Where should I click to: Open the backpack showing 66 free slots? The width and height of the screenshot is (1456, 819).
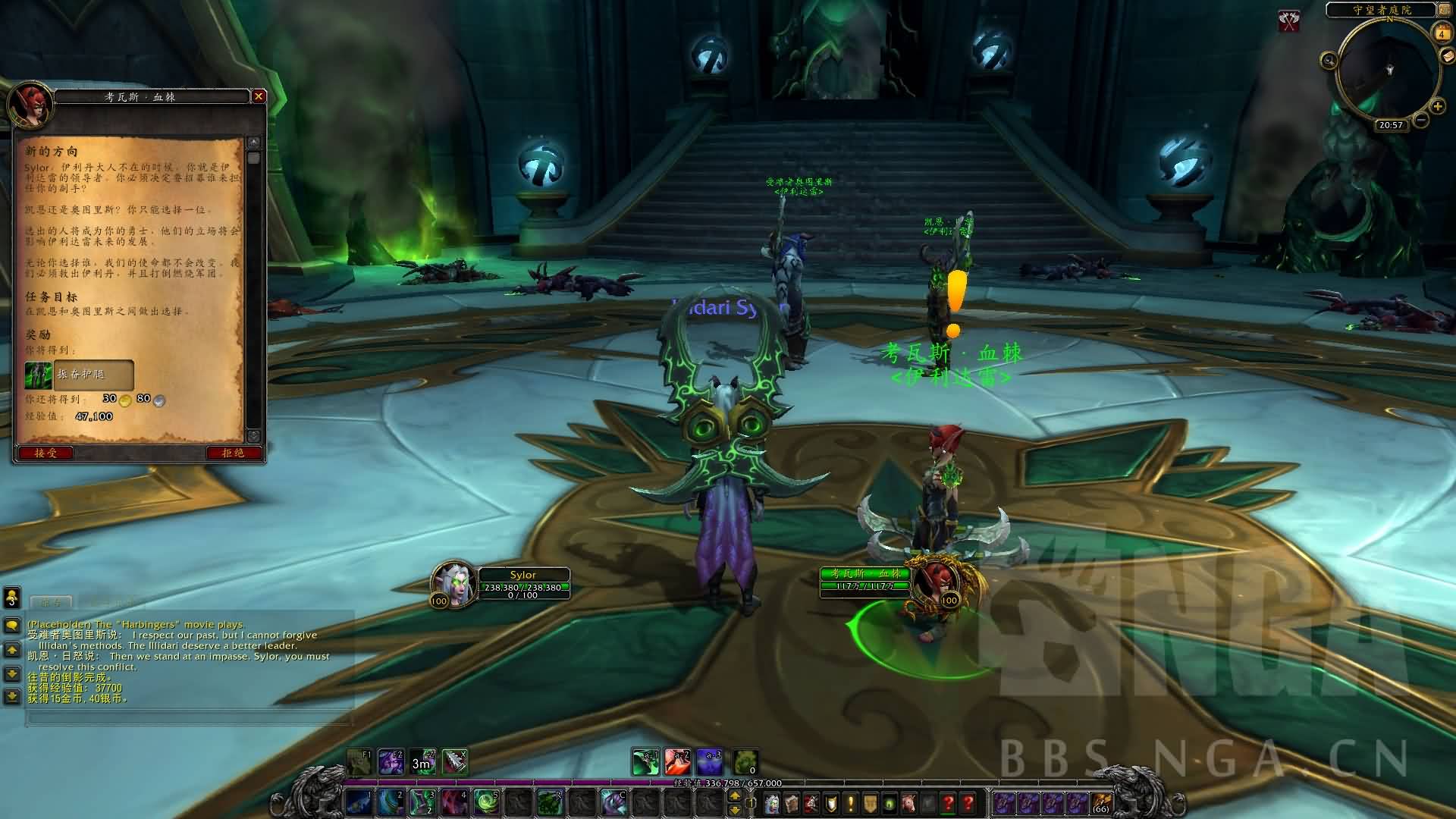pyautogui.click(x=1100, y=802)
